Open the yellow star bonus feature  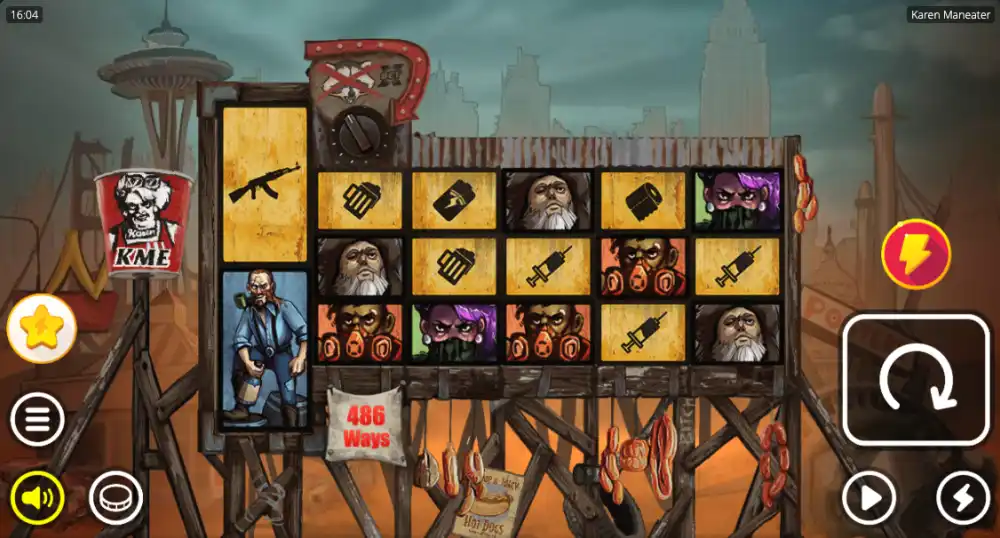(41, 328)
